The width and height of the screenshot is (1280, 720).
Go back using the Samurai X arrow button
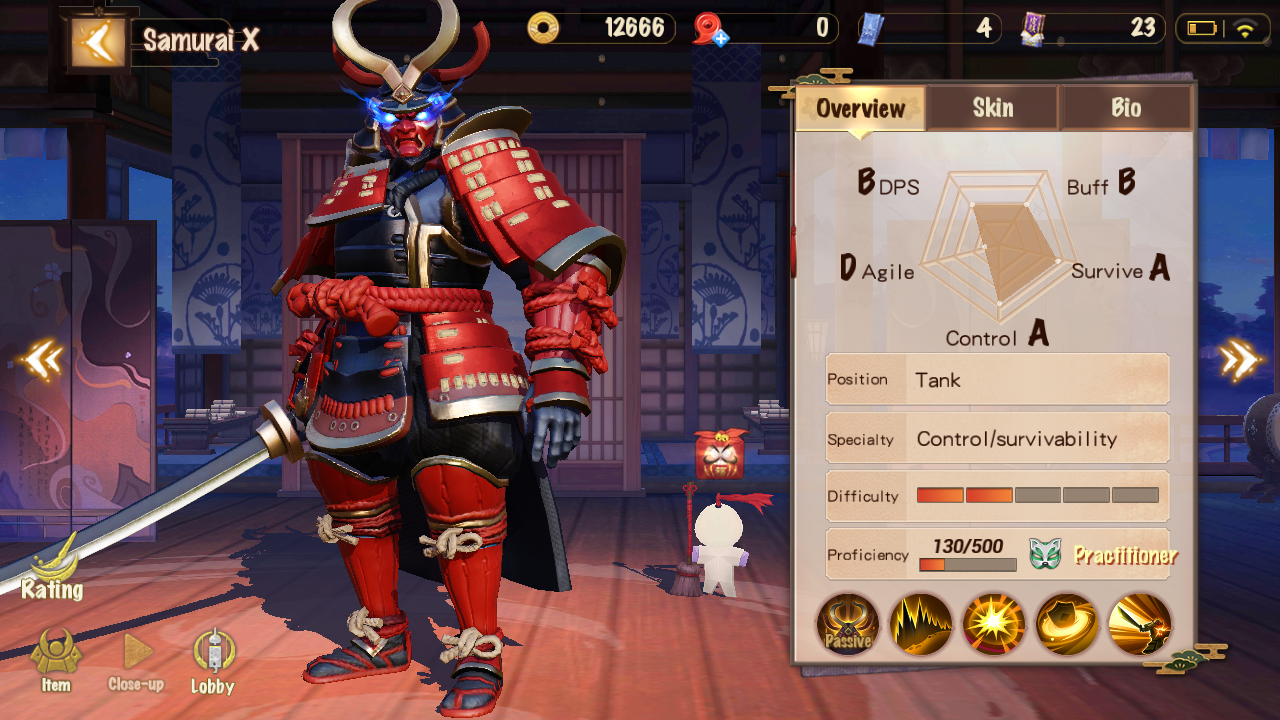click(98, 41)
